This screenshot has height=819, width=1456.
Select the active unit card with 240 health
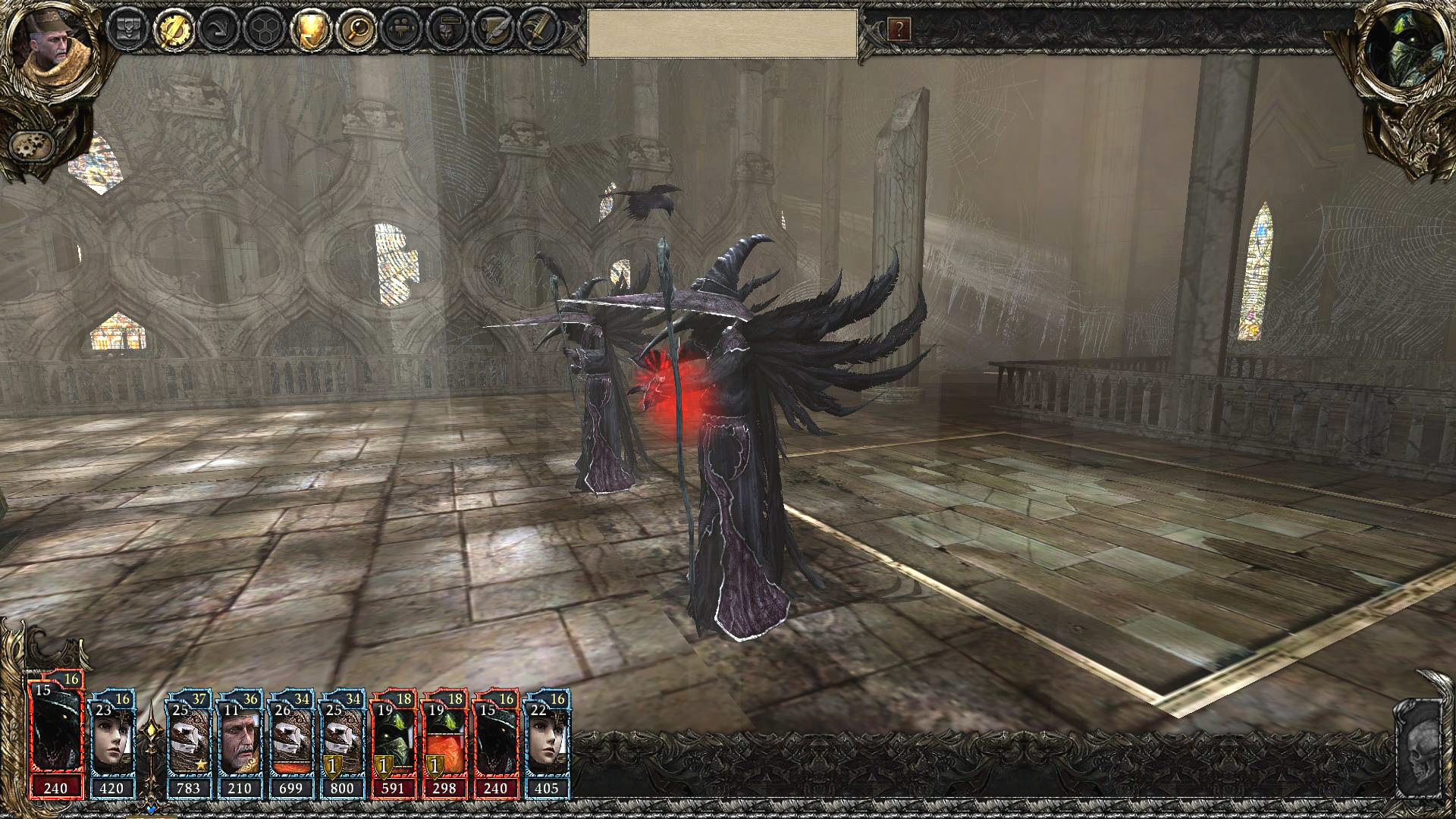pyautogui.click(x=55, y=740)
